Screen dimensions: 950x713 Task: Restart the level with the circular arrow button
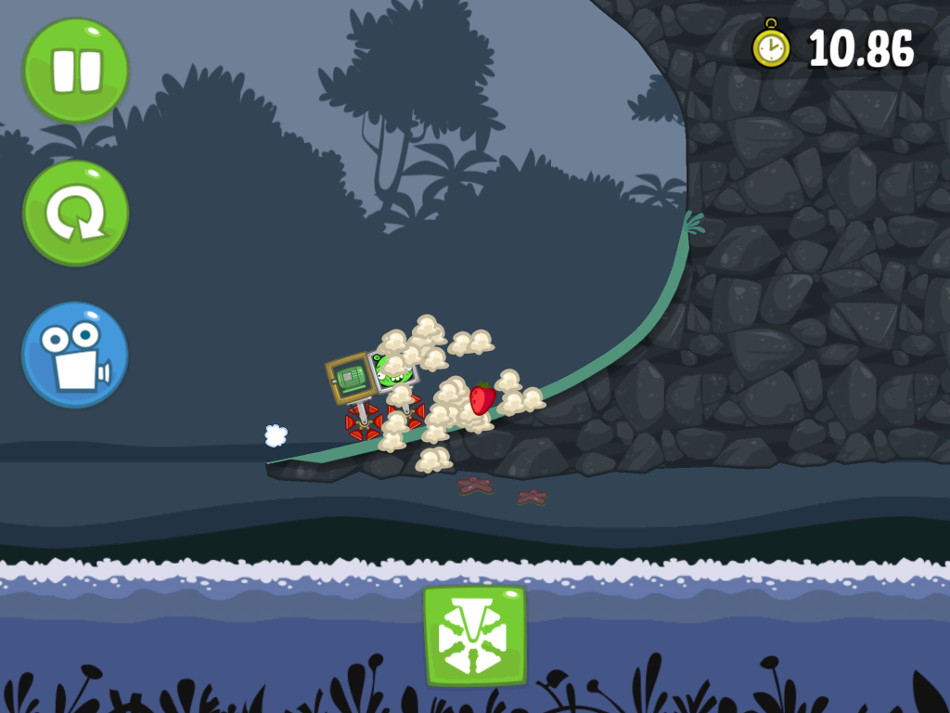76,213
